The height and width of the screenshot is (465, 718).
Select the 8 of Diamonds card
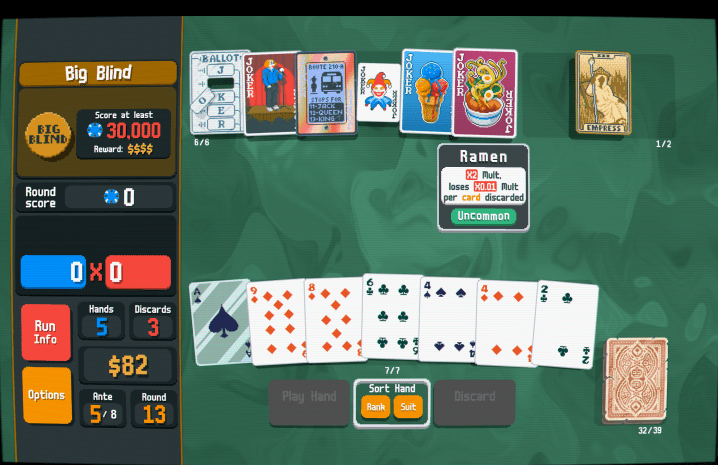tap(331, 320)
